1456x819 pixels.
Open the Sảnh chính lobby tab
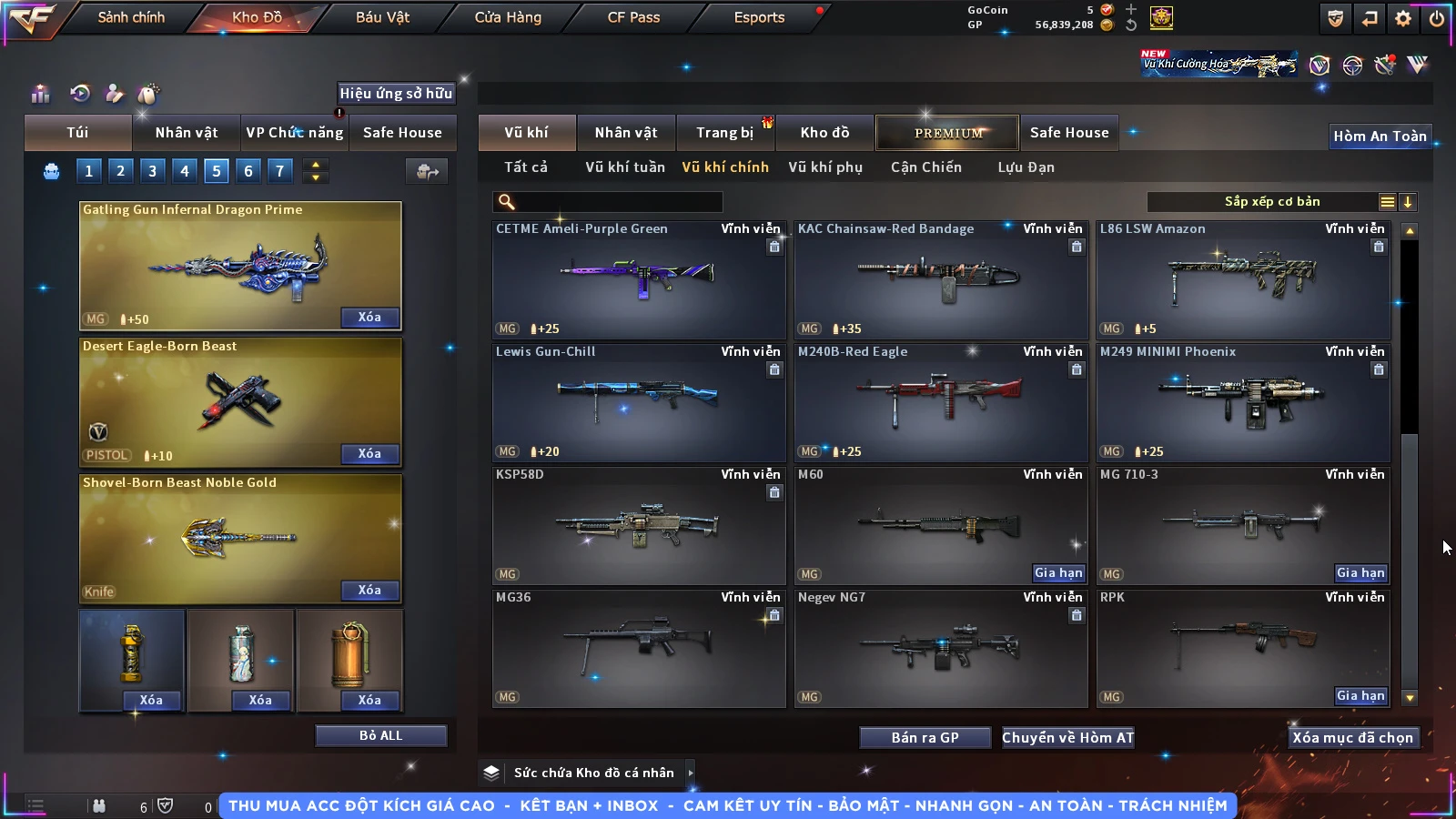131,17
